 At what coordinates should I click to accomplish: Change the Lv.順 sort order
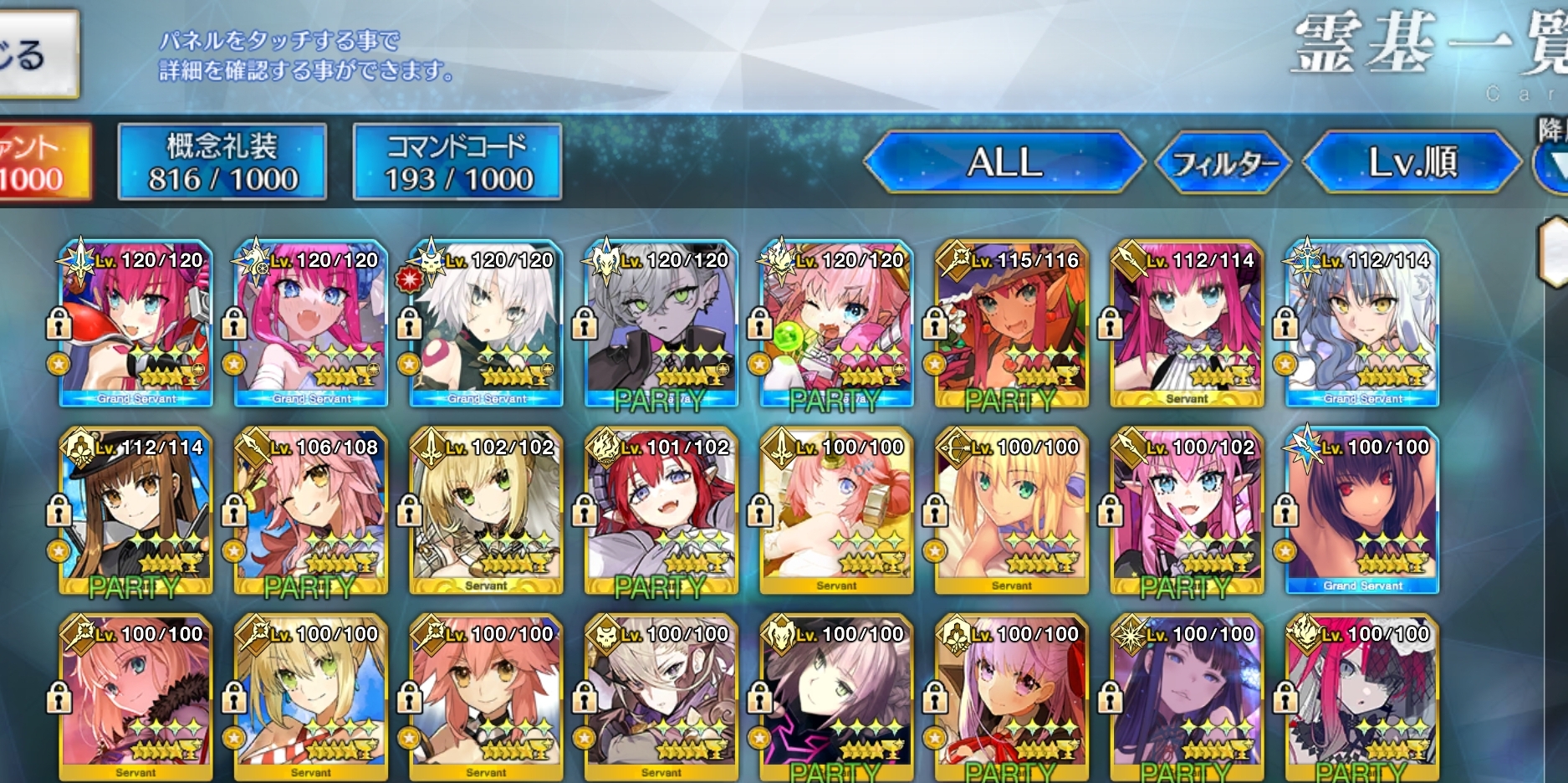pos(1412,162)
